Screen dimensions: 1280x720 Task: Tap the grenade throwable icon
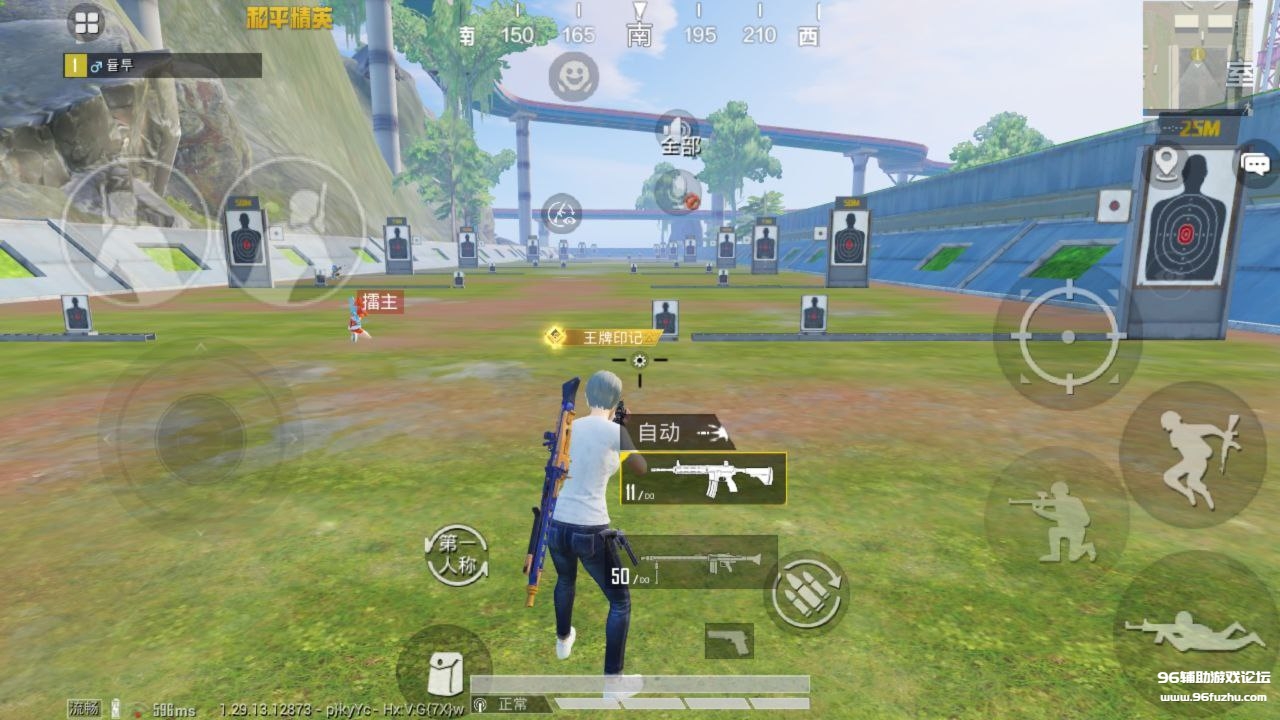(679, 191)
